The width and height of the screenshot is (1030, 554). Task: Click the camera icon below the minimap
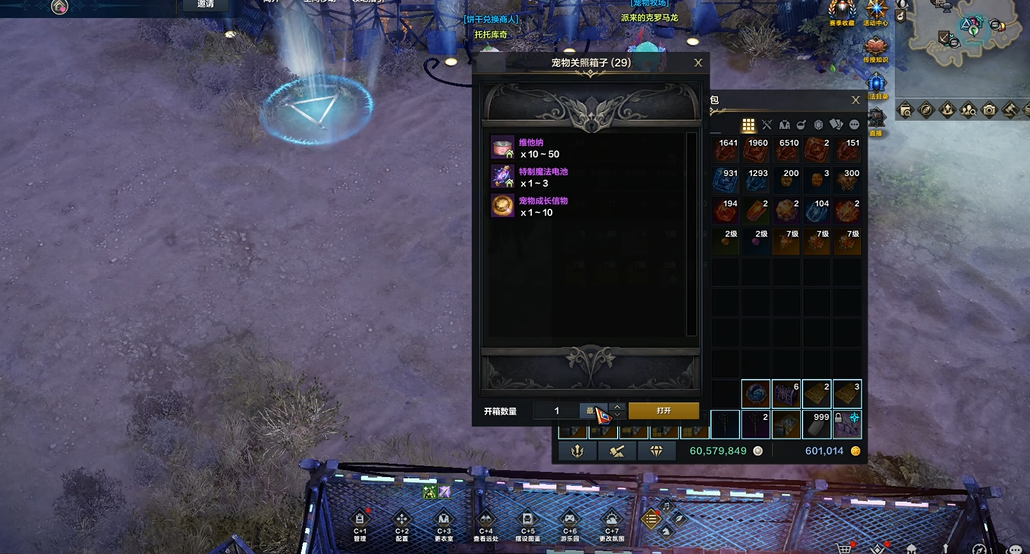[x=989, y=110]
